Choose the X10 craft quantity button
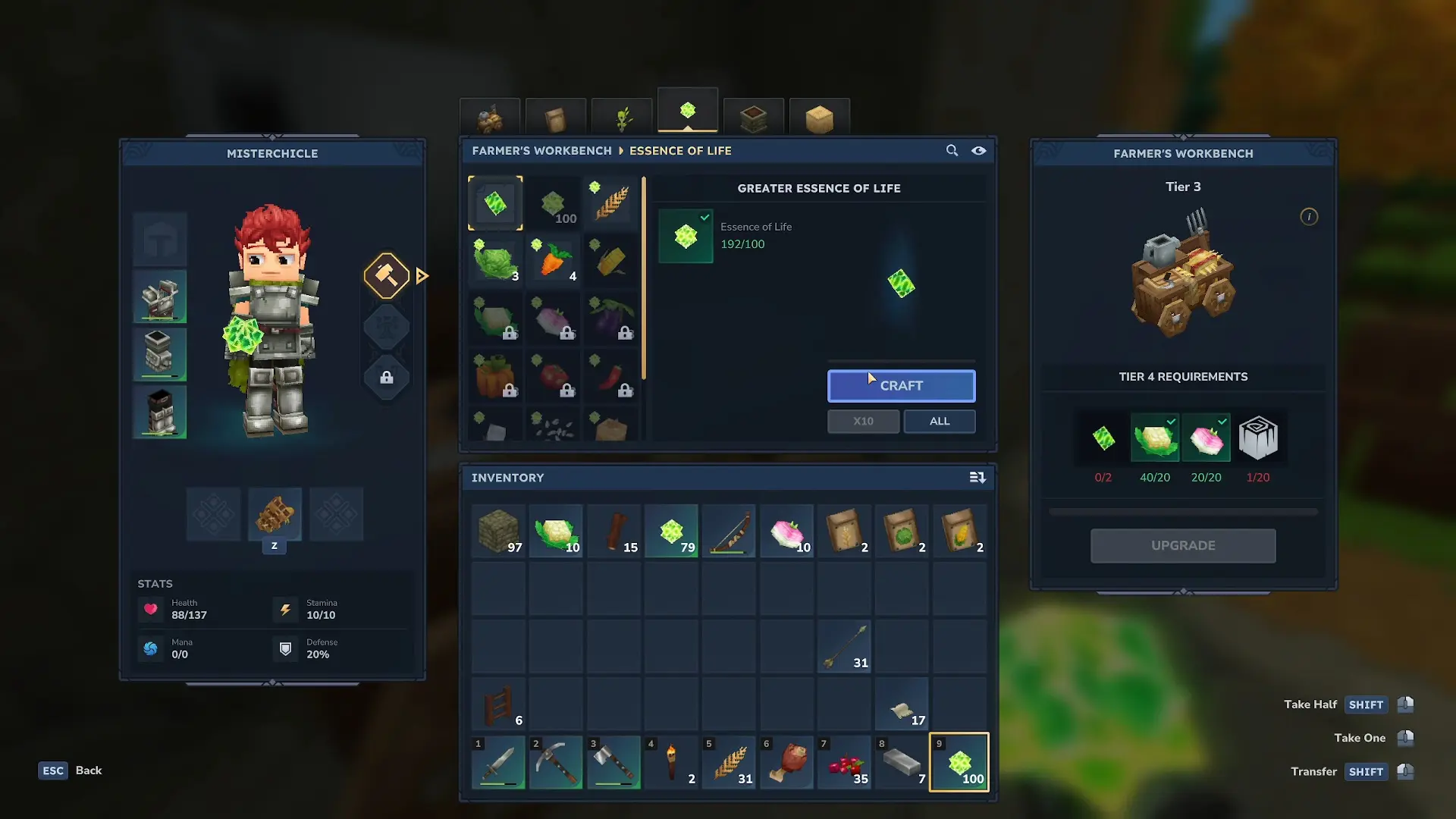 coord(863,422)
